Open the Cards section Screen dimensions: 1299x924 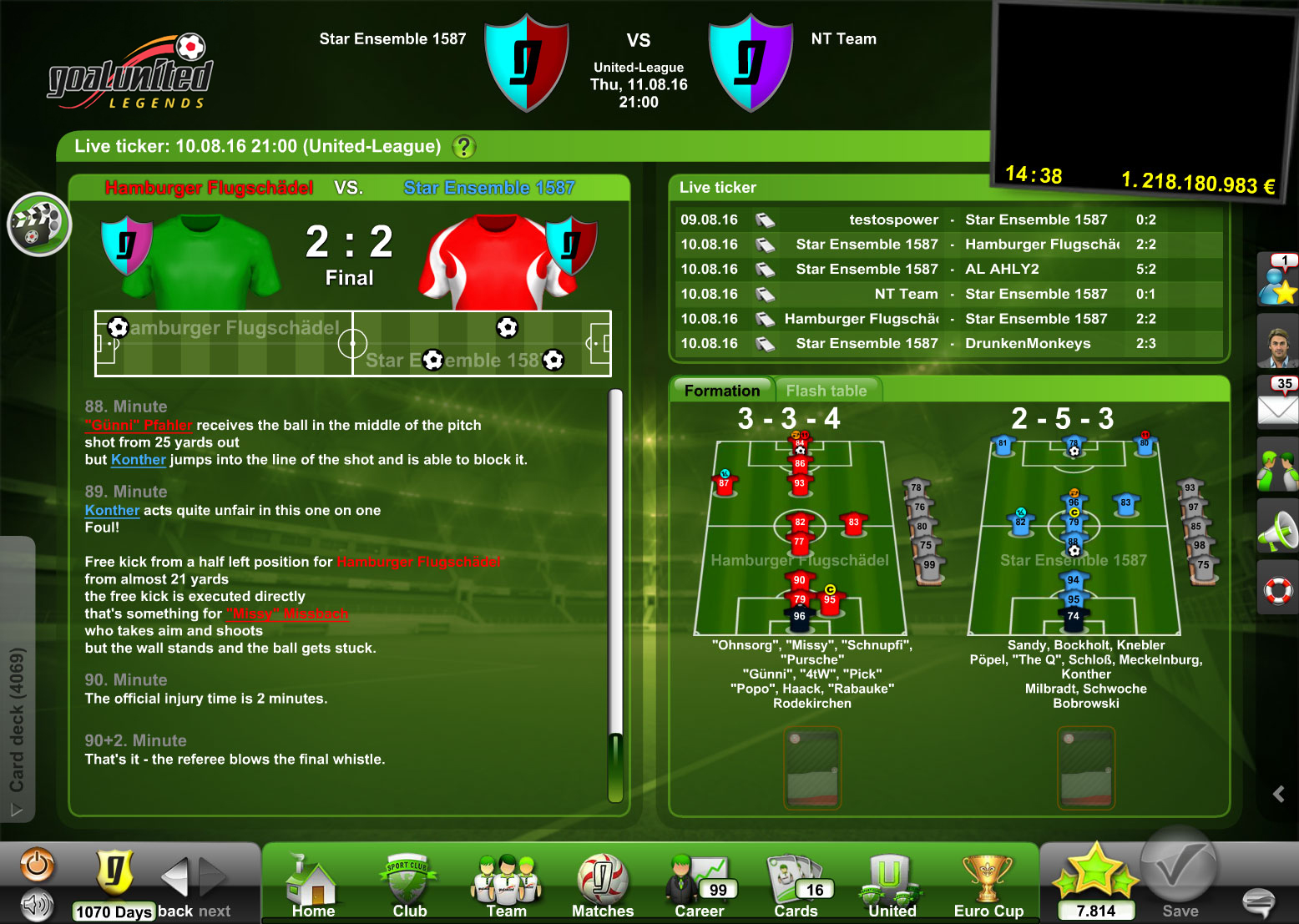point(796,886)
